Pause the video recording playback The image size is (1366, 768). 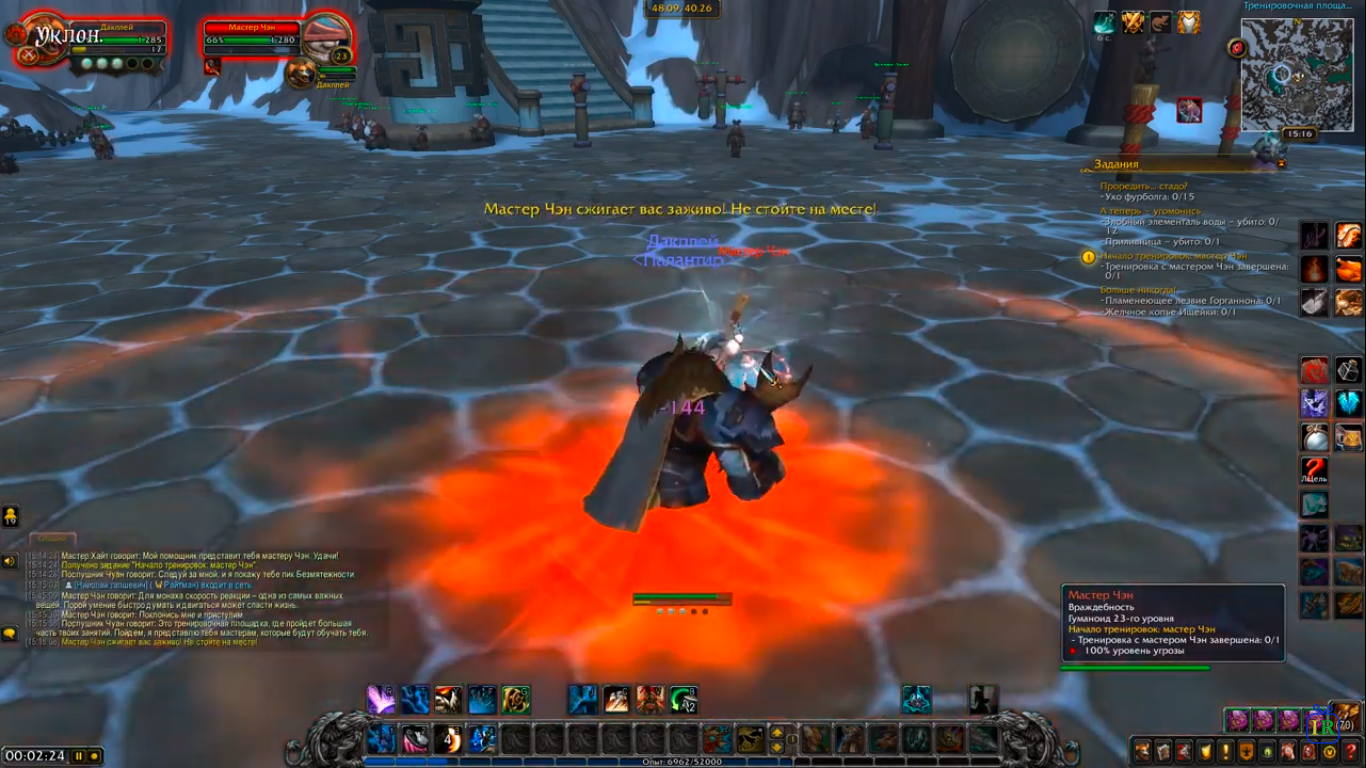tap(79, 756)
